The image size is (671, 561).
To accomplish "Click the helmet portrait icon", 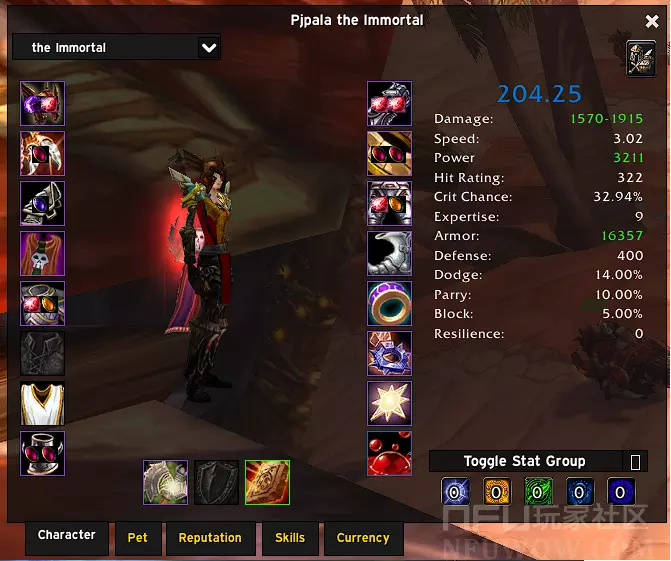I will pos(641,59).
